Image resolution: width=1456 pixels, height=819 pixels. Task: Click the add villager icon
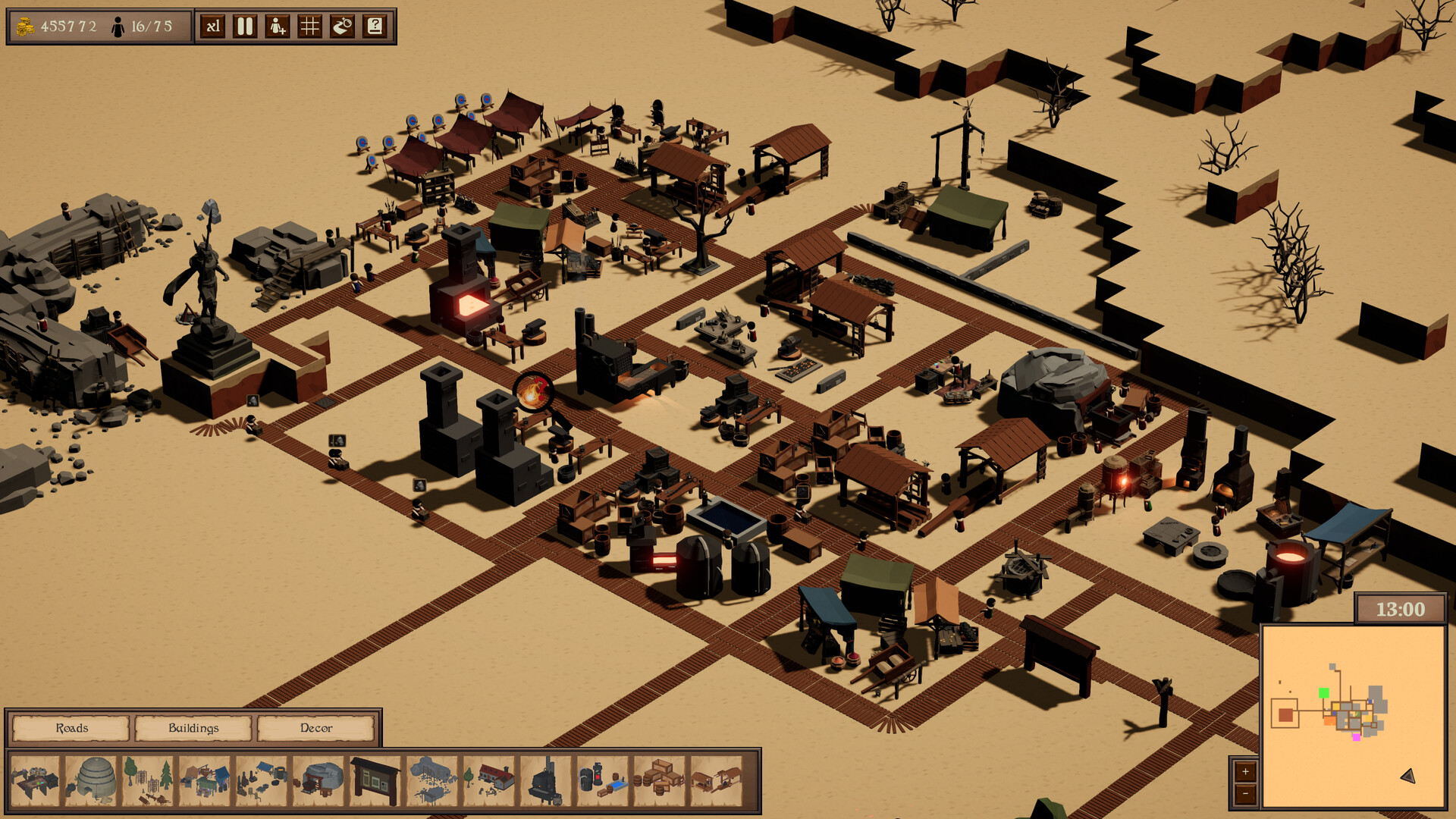tap(278, 25)
